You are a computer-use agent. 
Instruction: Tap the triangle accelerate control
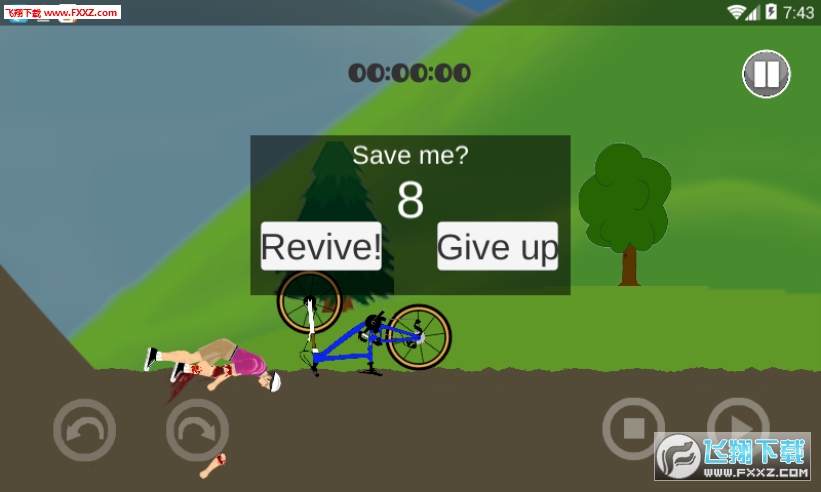tap(738, 422)
